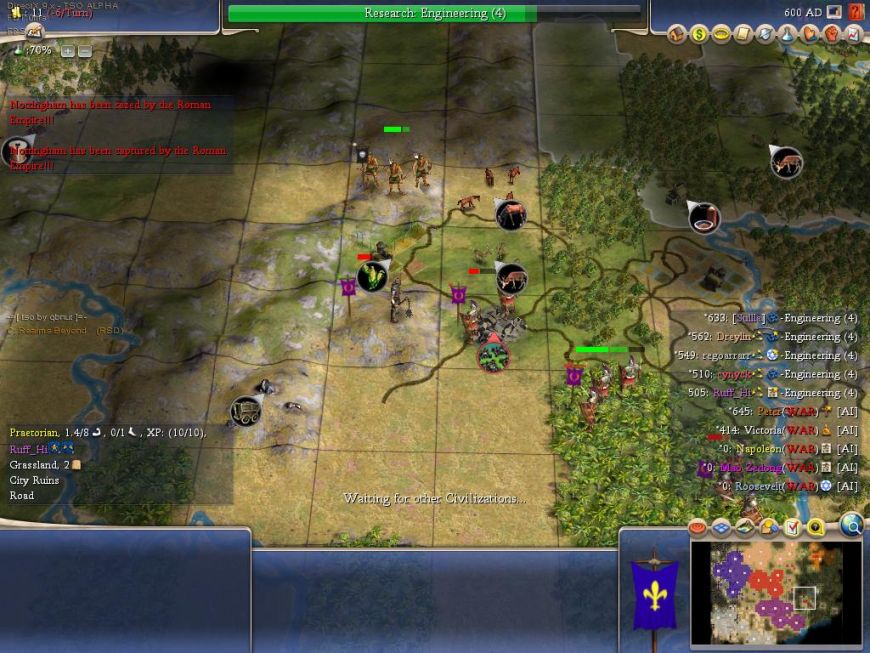Click the Research: Engineering progress bar
The image size is (870, 653).
[434, 13]
